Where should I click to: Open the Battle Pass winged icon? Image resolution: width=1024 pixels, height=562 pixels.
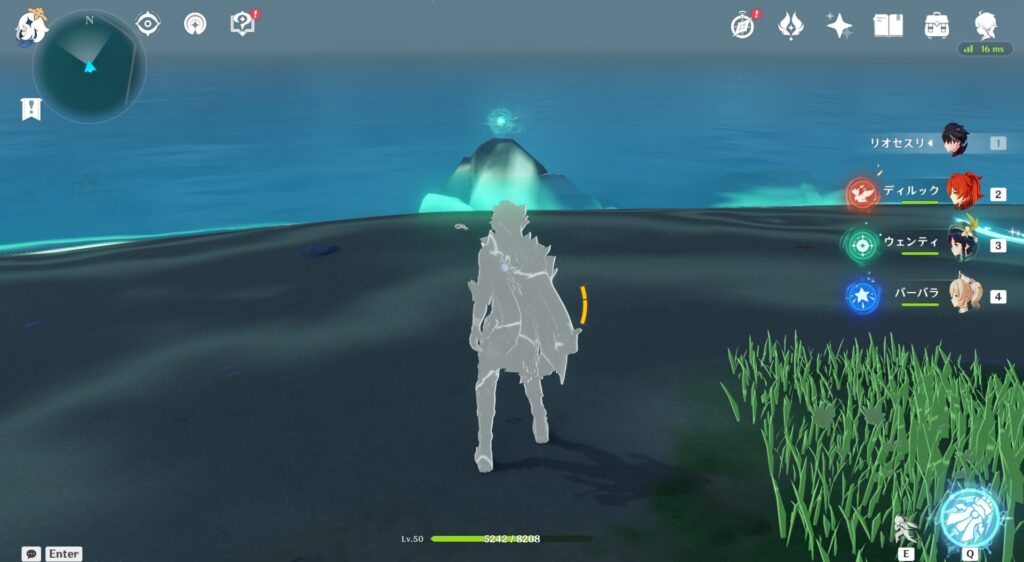[792, 25]
